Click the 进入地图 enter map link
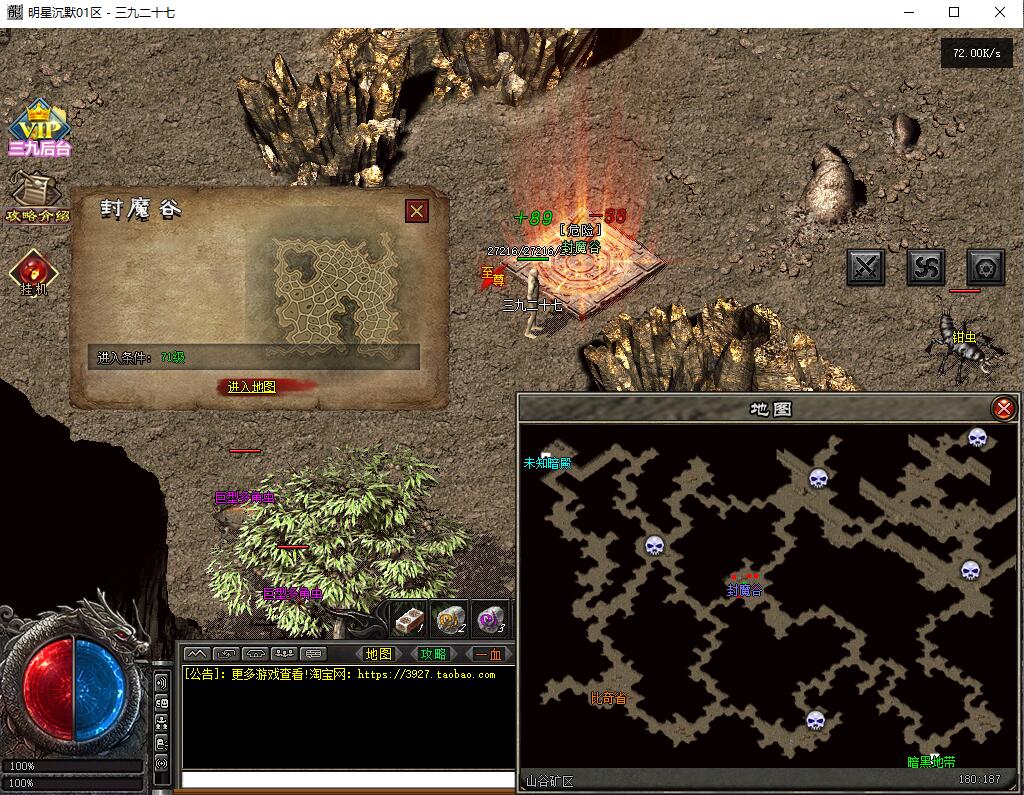Image resolution: width=1024 pixels, height=795 pixels. tap(251, 387)
